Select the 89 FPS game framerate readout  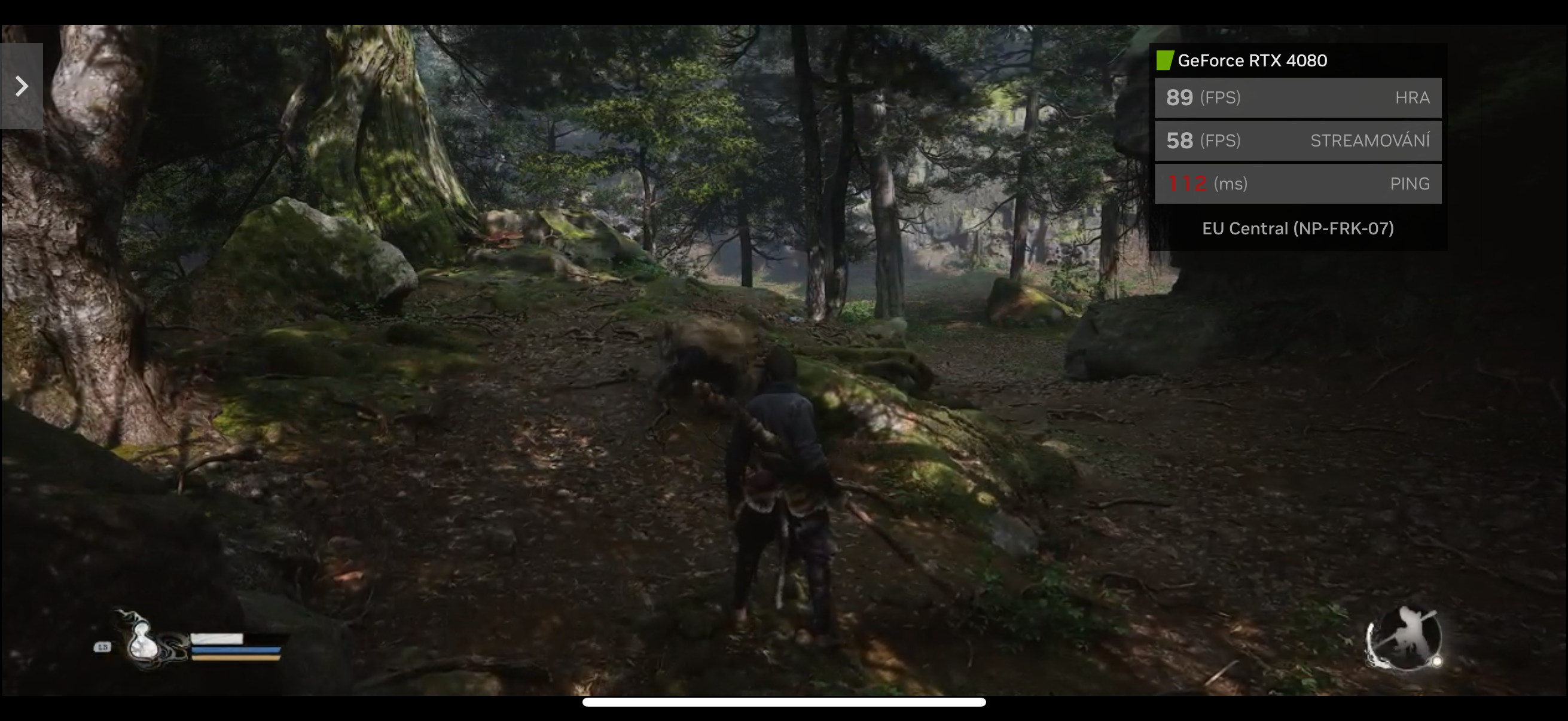pos(1180,97)
